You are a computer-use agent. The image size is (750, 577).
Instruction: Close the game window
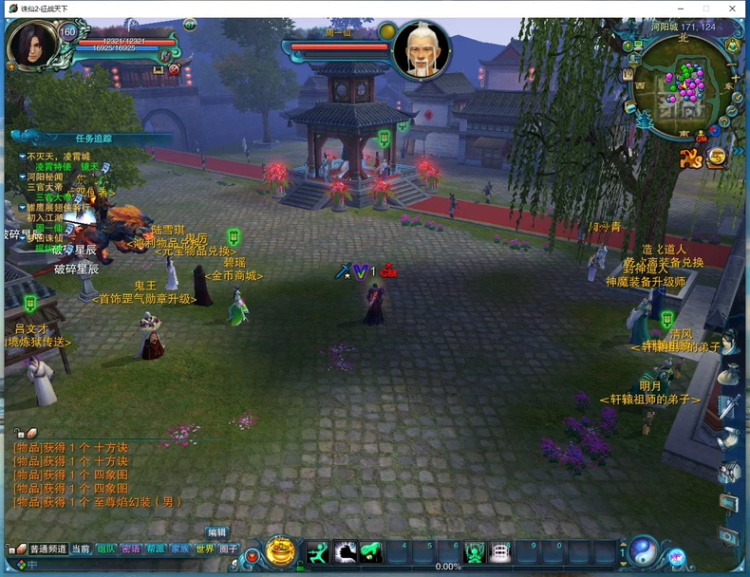pyautogui.click(x=733, y=8)
